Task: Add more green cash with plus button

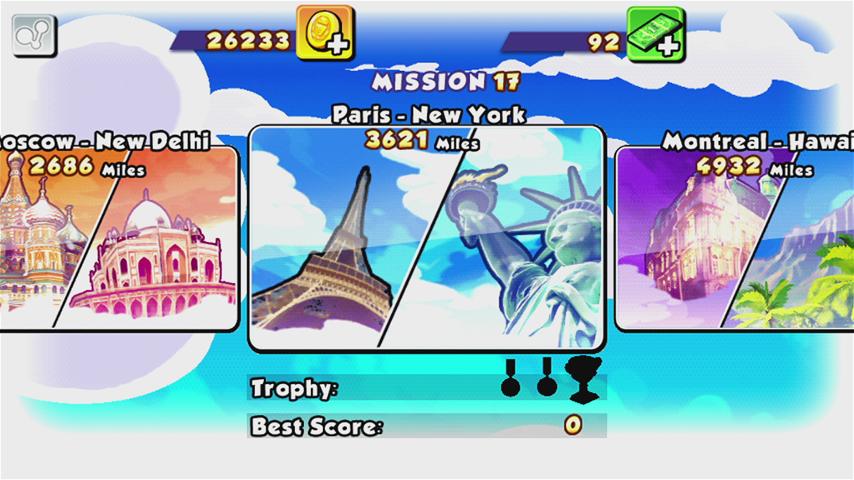Action: 656,34
